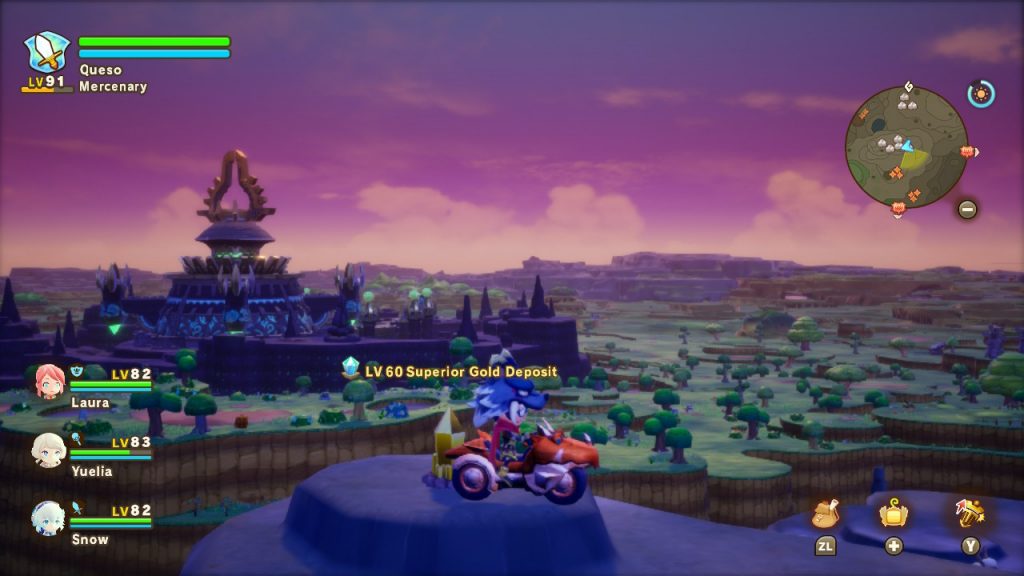Choose Yuelia's party portrait

(x=49, y=450)
